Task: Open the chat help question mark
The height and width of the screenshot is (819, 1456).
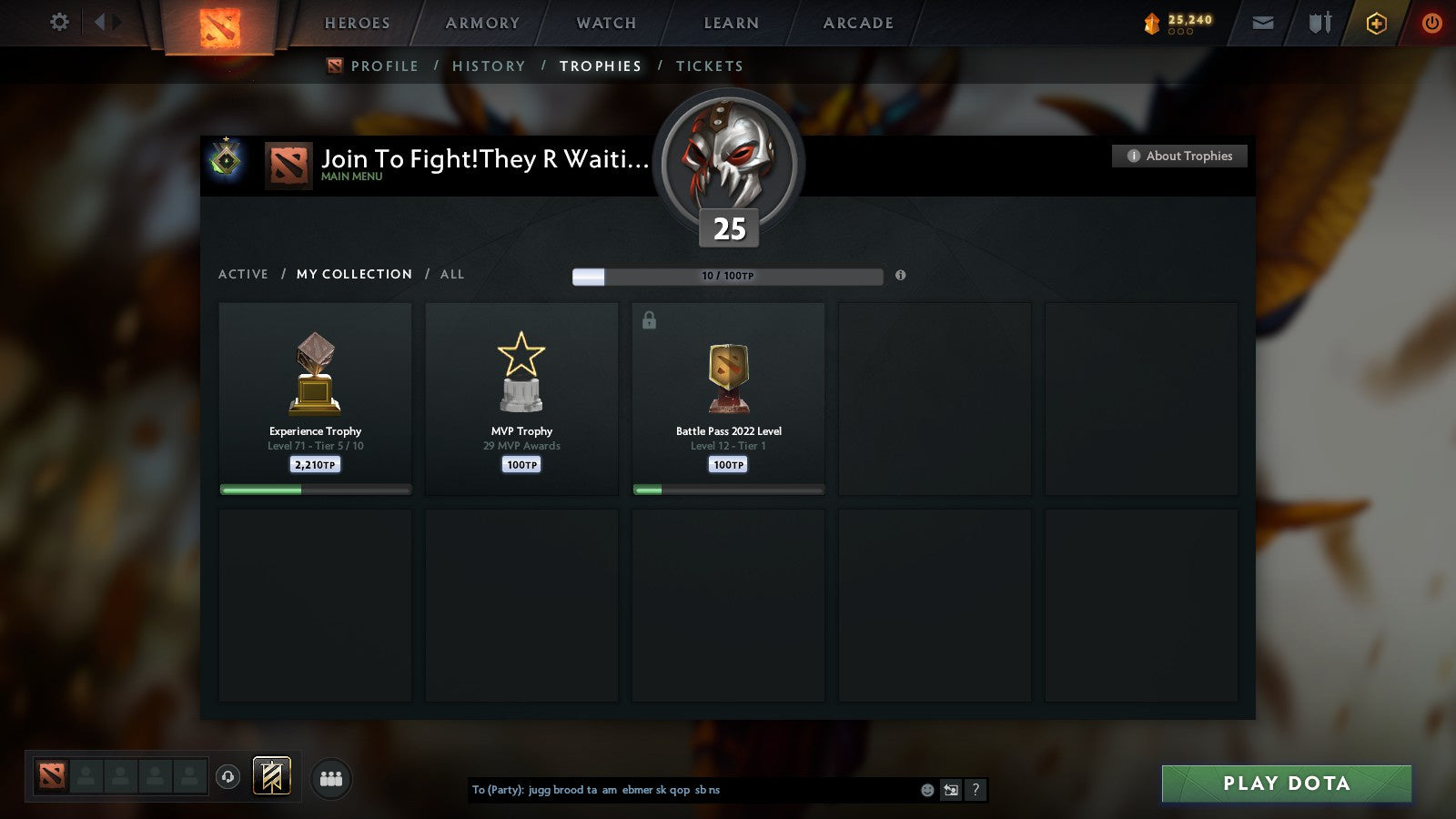Action: coord(976,791)
